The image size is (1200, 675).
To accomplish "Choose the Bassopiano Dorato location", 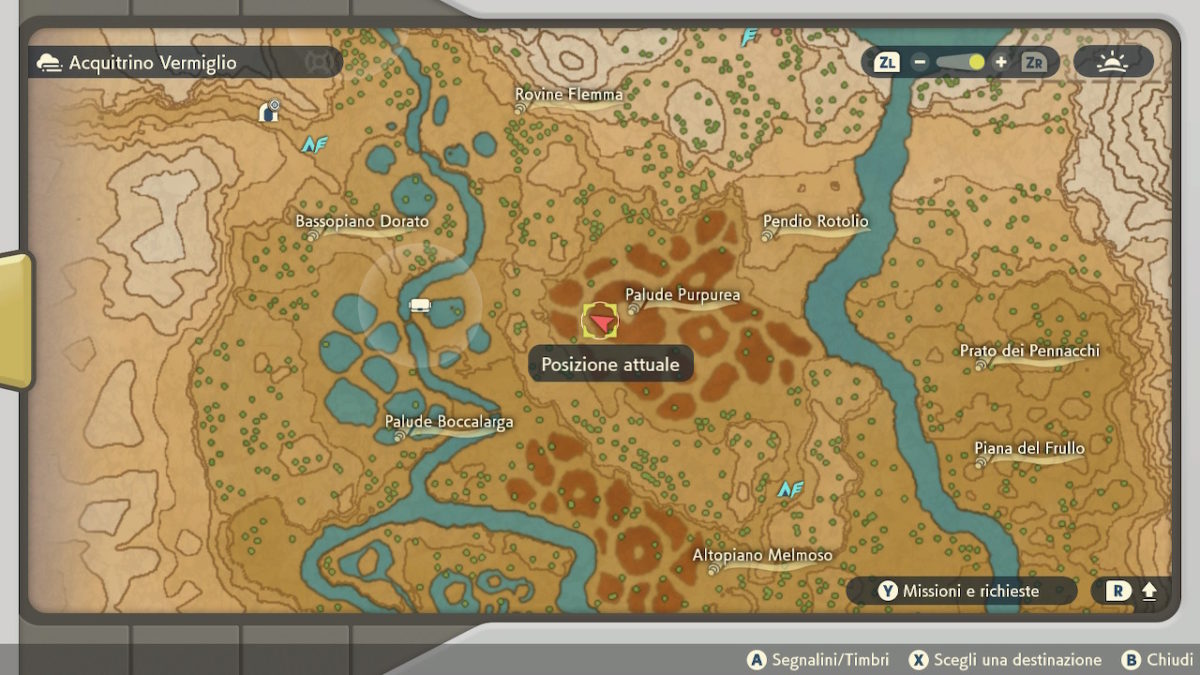I will (x=361, y=221).
